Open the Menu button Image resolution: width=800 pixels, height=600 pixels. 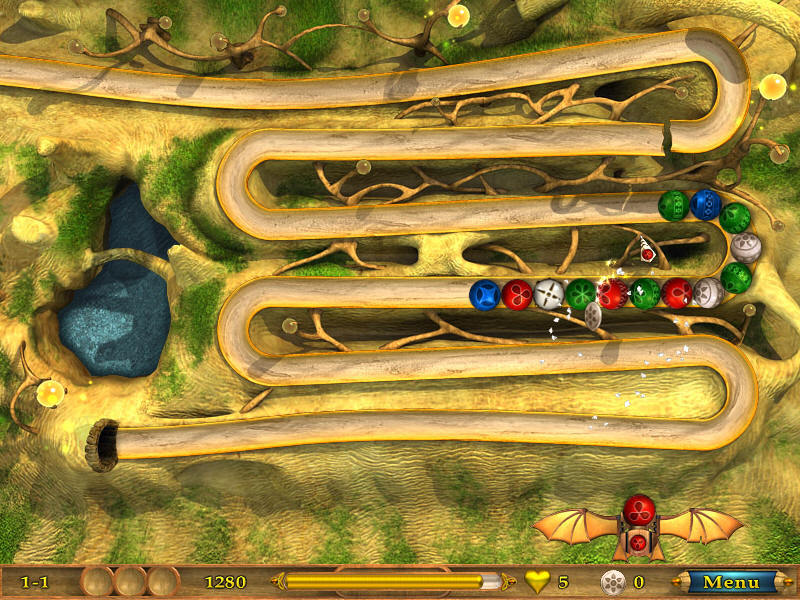click(731, 581)
